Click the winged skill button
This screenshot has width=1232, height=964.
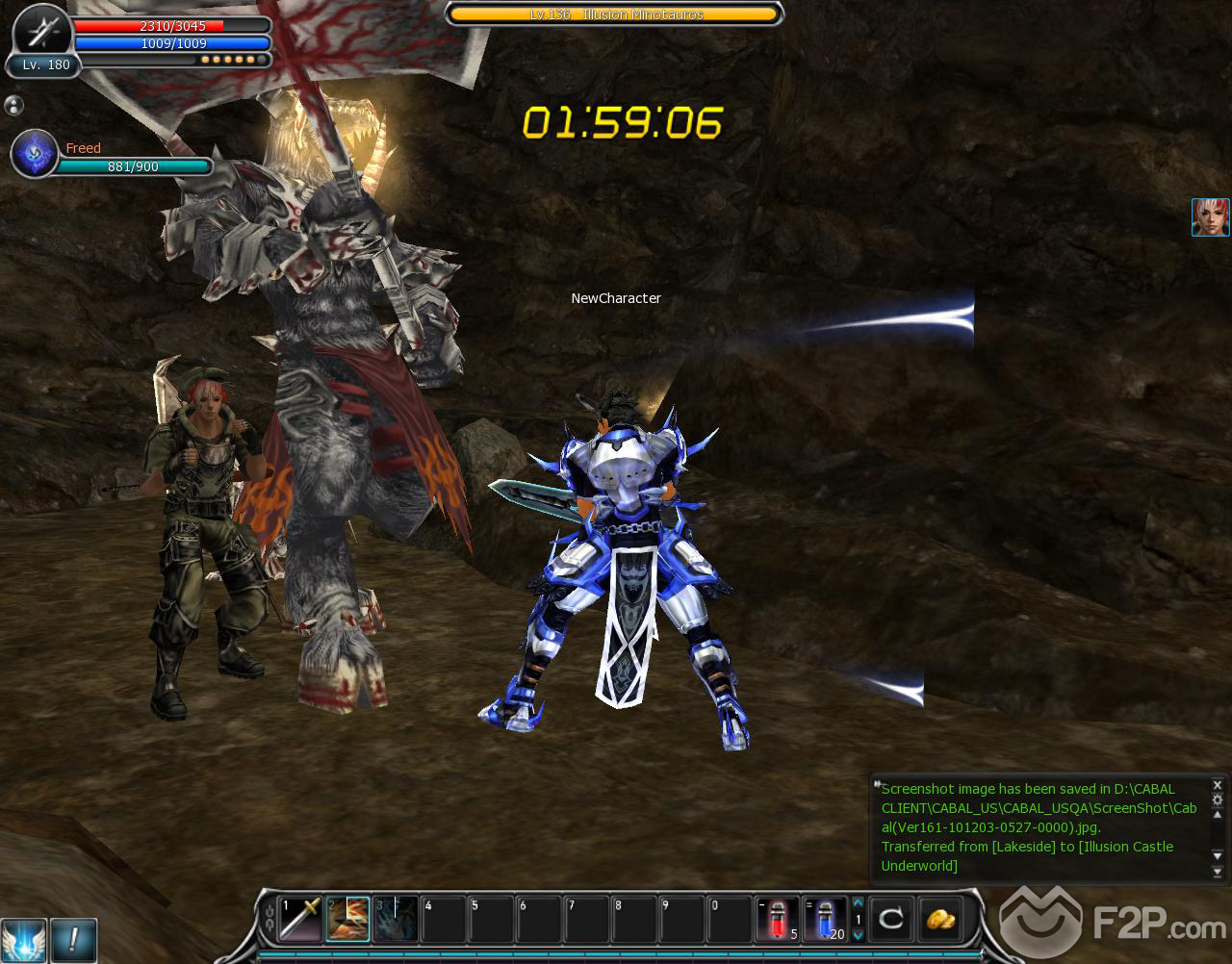(23, 939)
